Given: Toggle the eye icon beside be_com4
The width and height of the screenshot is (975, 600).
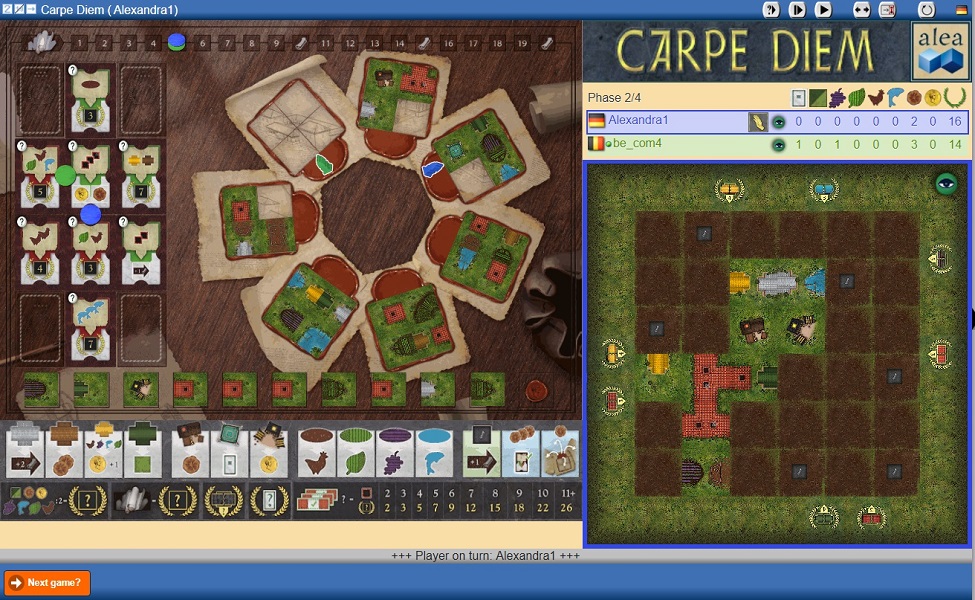Looking at the screenshot, I should tap(779, 144).
